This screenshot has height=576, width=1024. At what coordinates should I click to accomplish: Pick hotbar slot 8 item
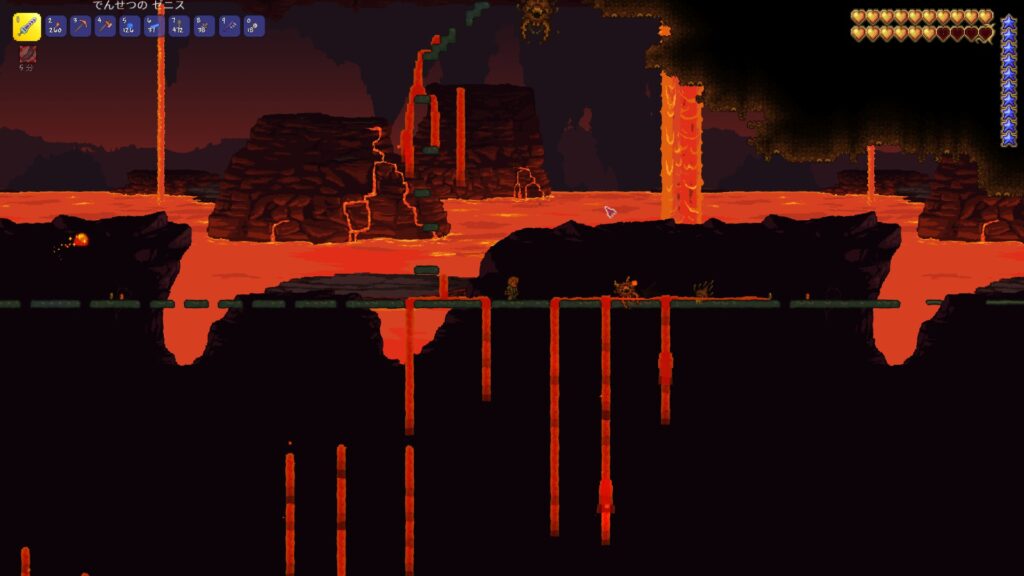[x=204, y=26]
